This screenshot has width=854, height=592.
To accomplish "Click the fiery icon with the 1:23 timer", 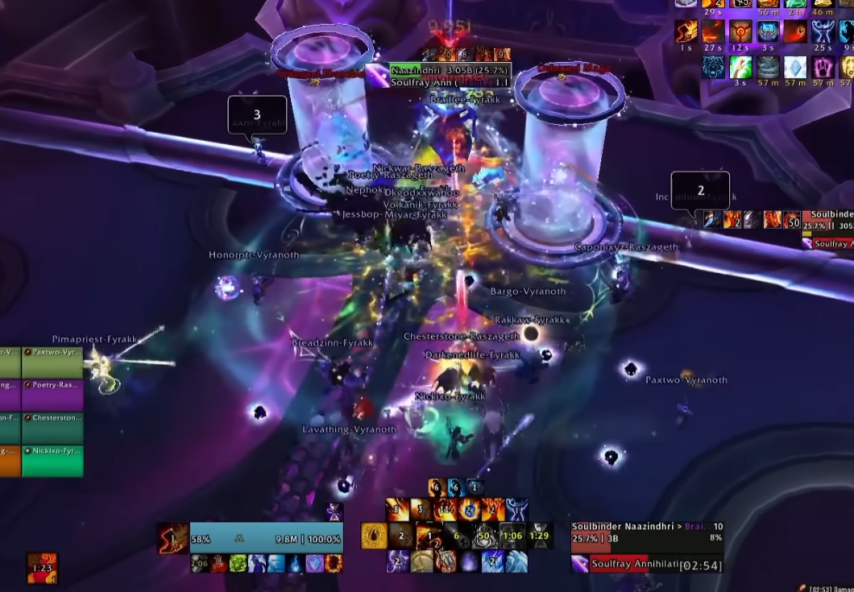I will (x=41, y=568).
